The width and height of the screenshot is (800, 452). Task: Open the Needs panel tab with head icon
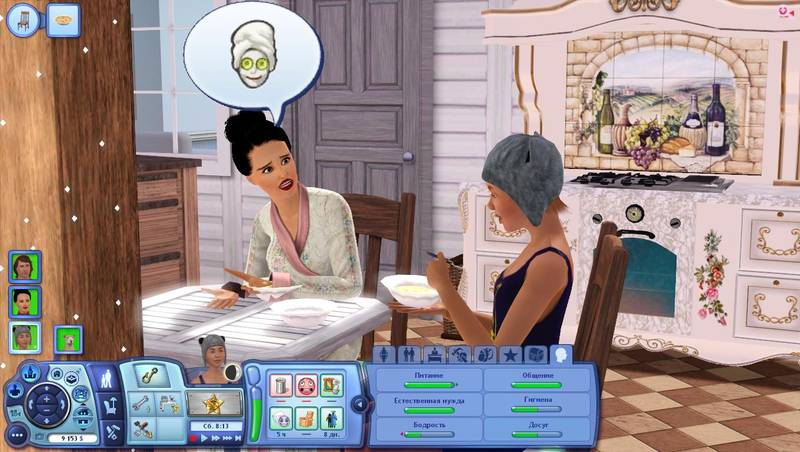562,354
